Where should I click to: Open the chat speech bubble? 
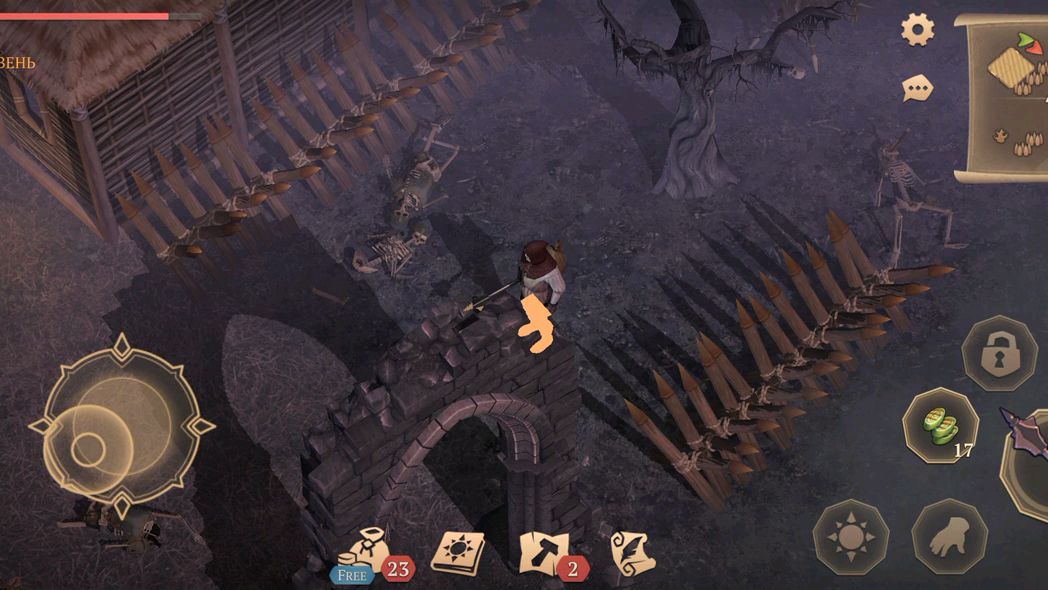pos(917,89)
